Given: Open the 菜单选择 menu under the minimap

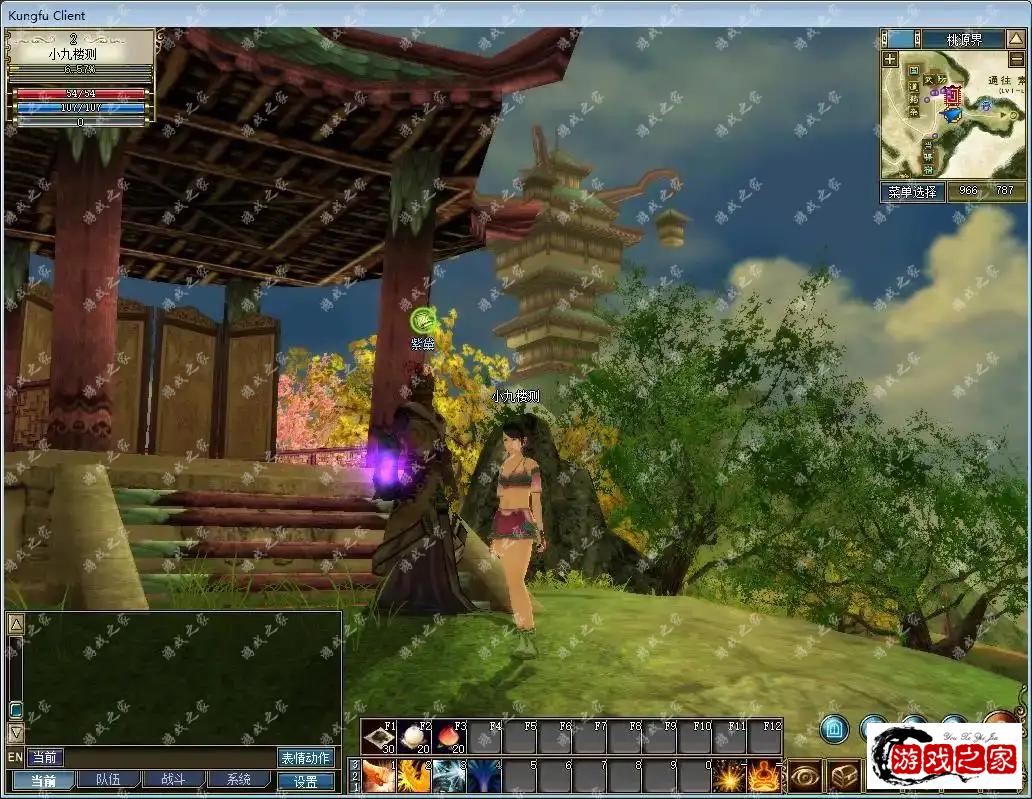Looking at the screenshot, I should click(912, 191).
